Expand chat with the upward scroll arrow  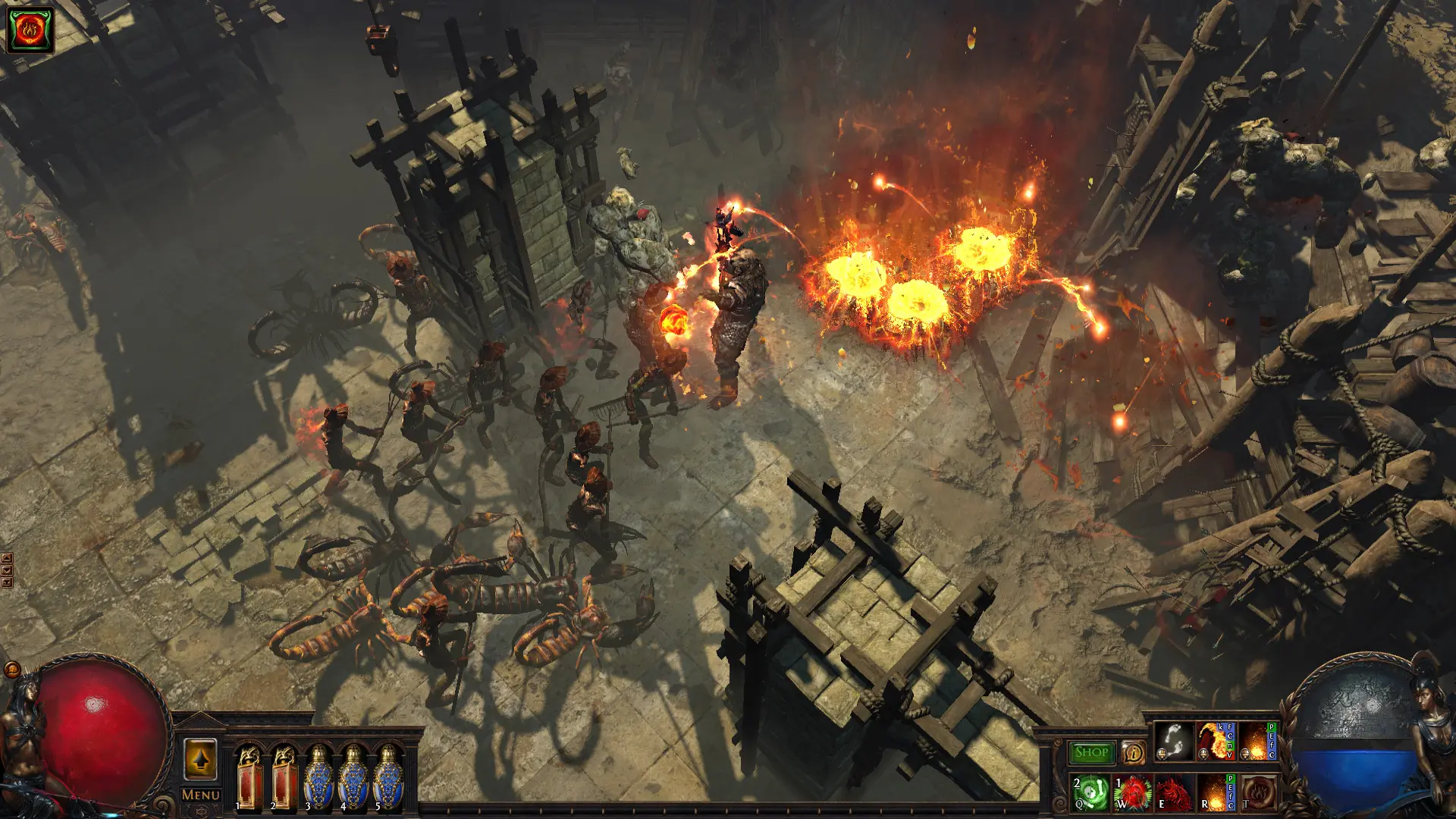point(7,557)
